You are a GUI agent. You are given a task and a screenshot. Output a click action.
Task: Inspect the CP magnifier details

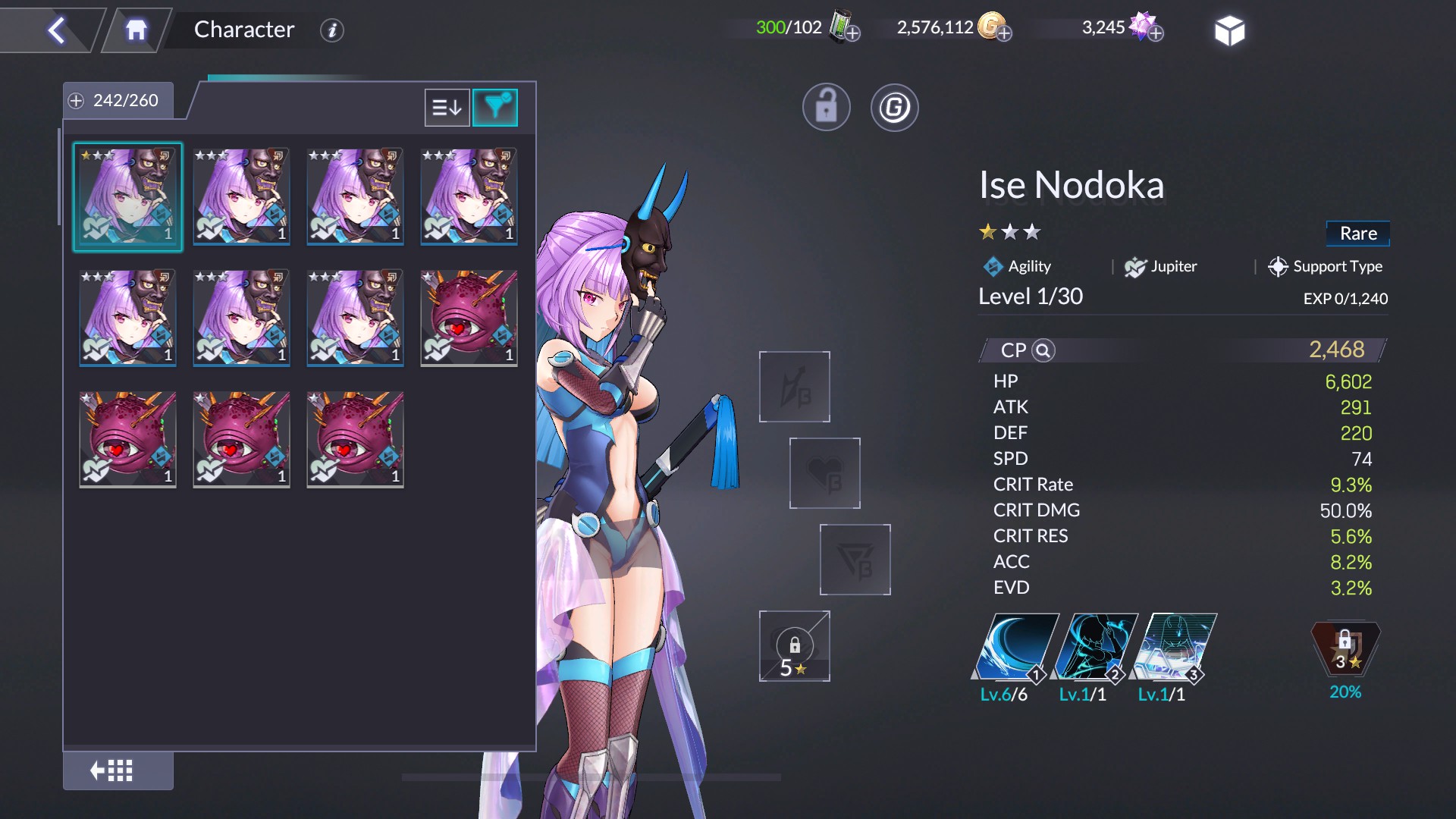click(x=1043, y=350)
